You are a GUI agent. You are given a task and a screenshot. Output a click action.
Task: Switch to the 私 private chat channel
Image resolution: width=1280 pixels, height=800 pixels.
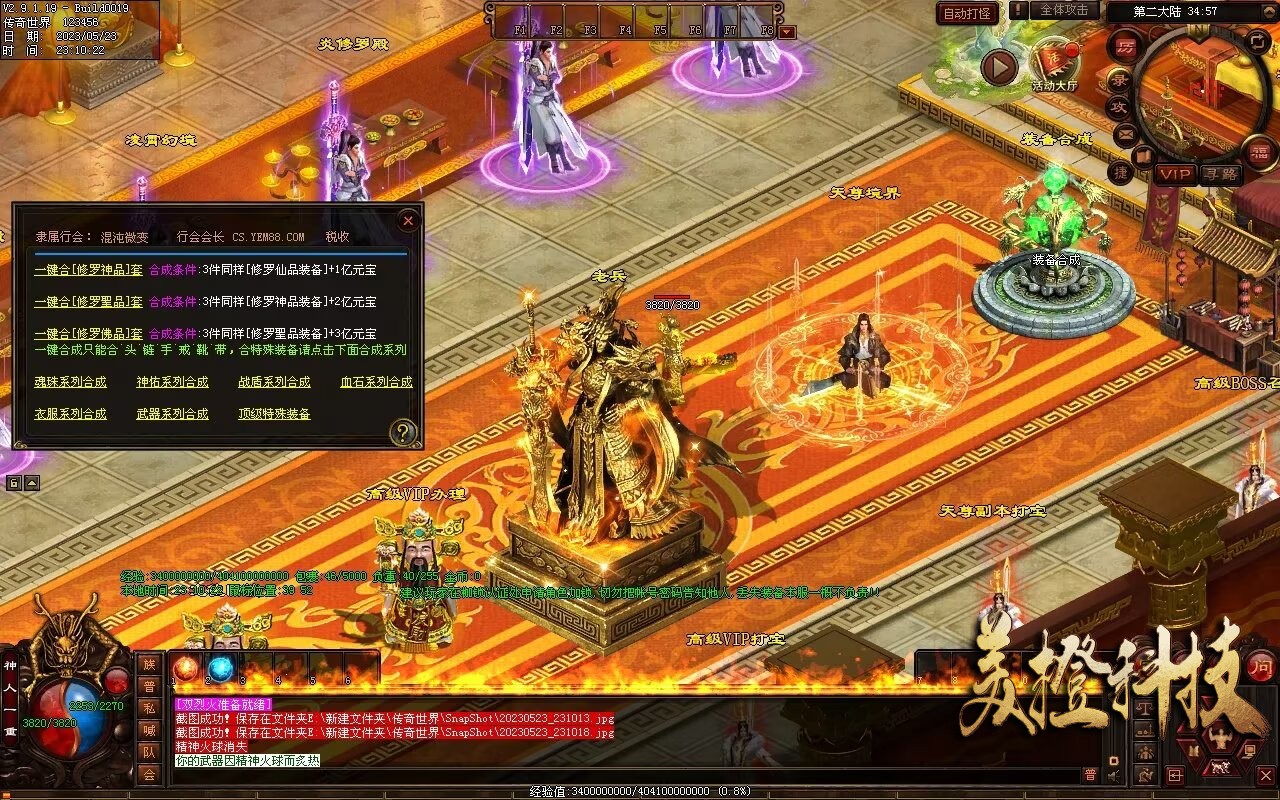coord(149,708)
